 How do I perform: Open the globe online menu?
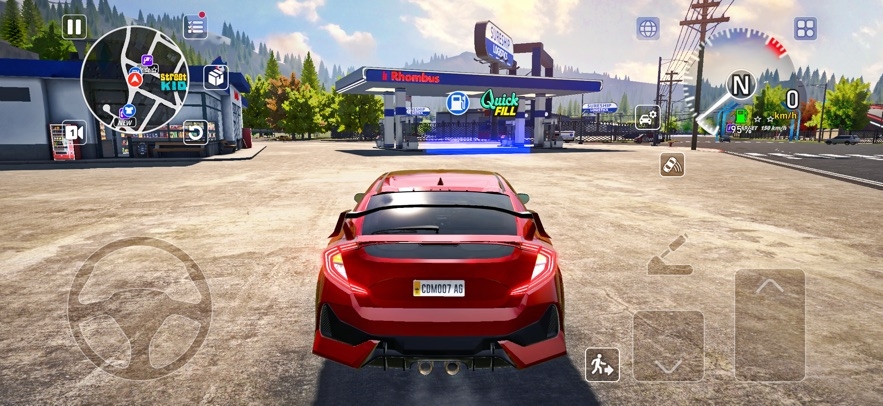pos(648,28)
